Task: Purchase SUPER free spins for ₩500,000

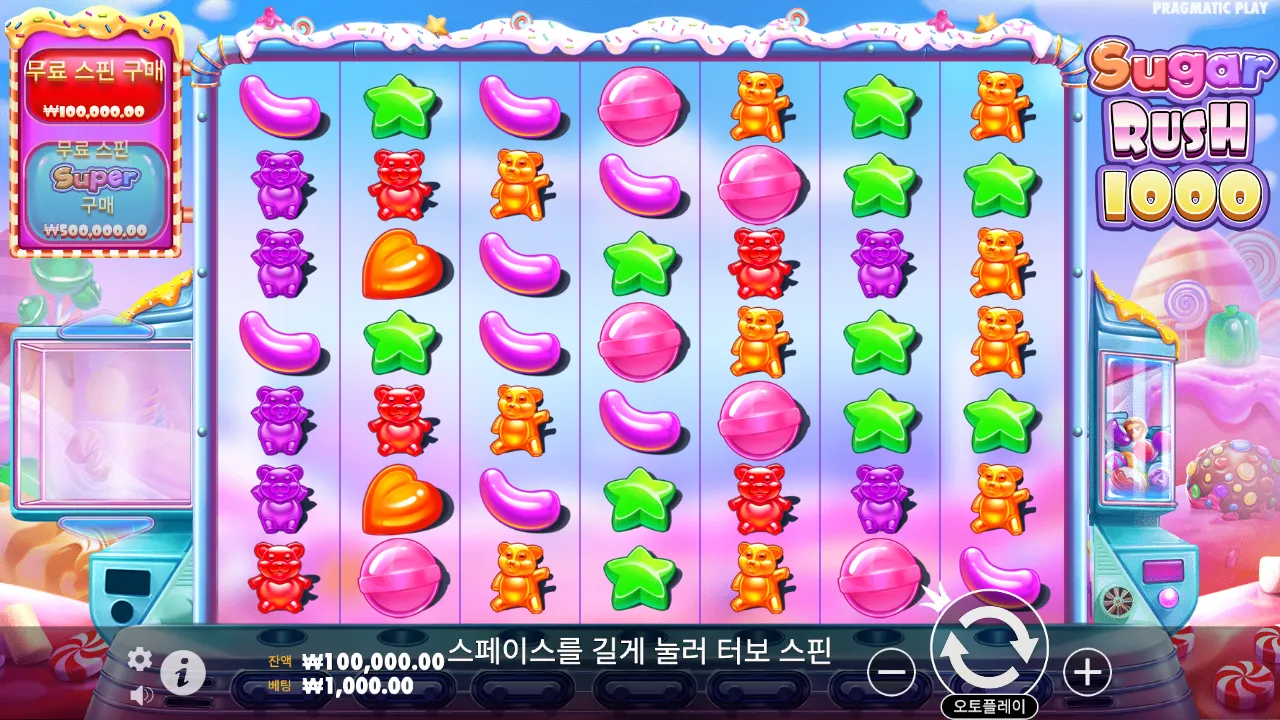Action: pyautogui.click(x=95, y=190)
